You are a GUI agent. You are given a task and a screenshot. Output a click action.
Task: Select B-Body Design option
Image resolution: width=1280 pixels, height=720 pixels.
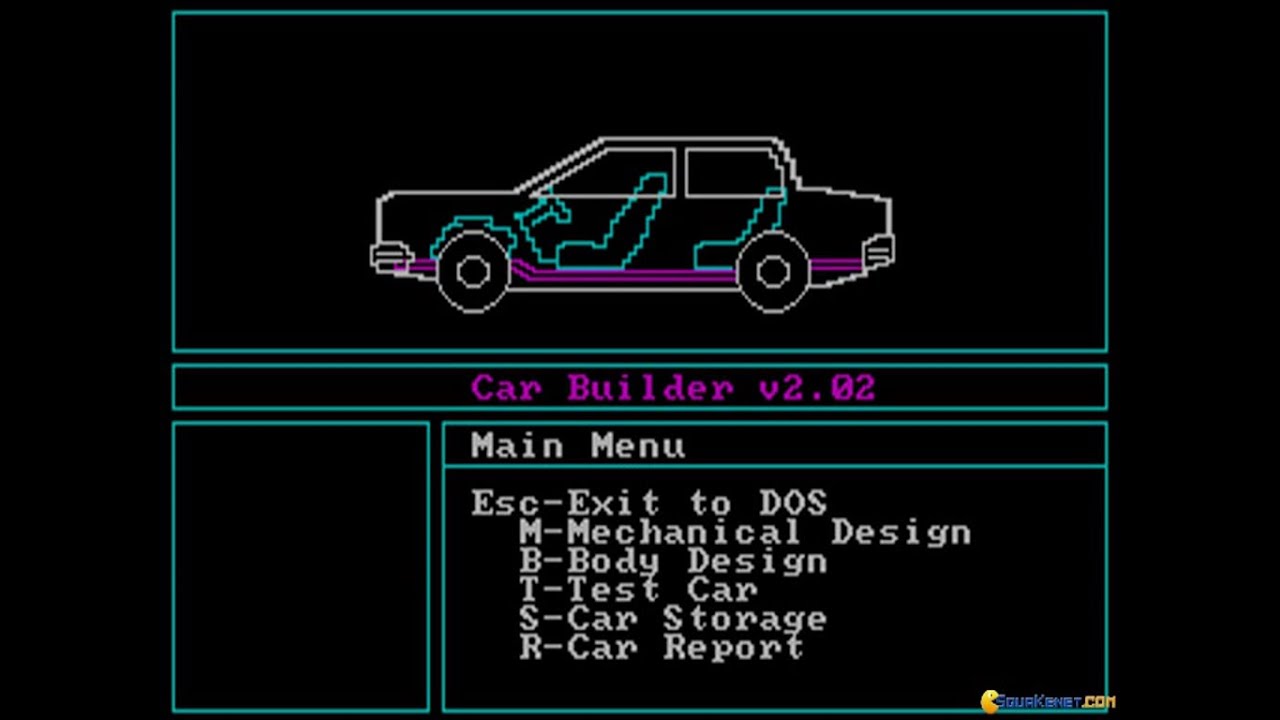[x=672, y=562]
